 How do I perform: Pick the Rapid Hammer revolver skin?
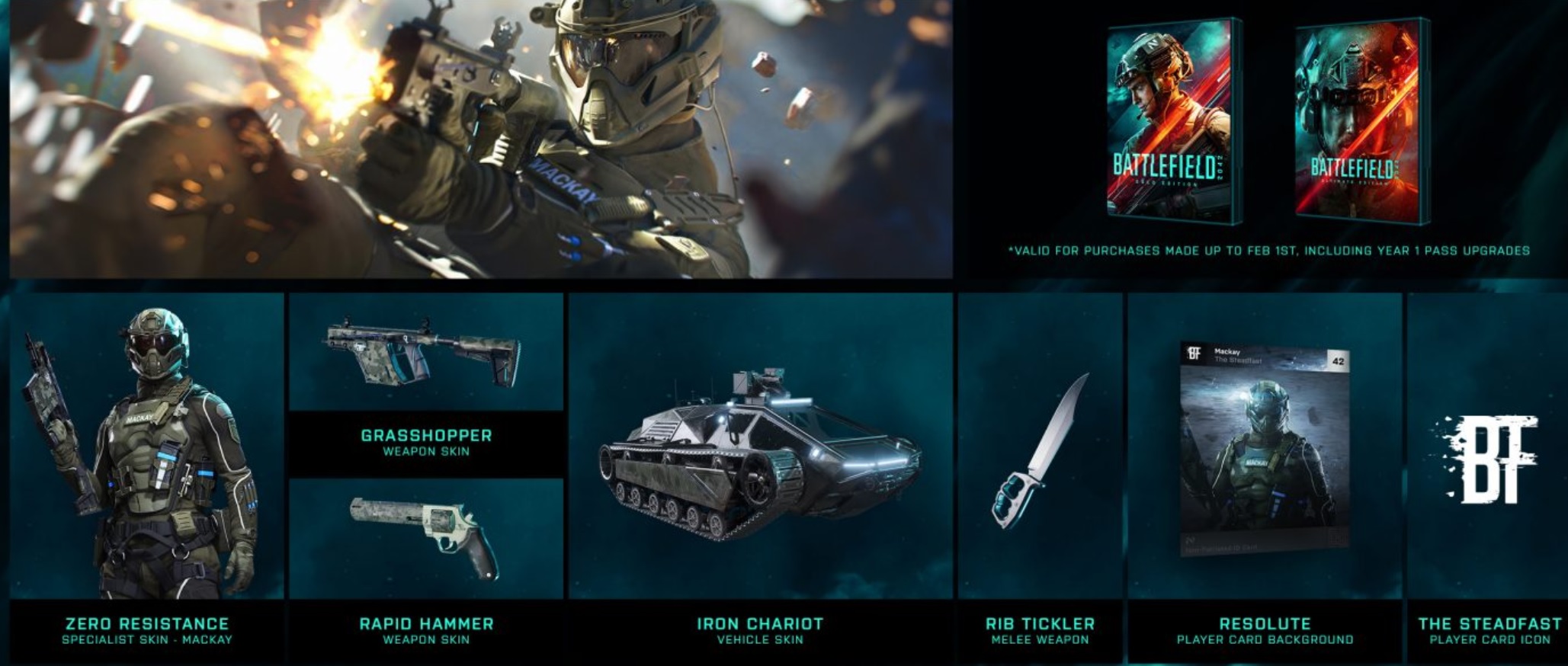click(x=426, y=537)
